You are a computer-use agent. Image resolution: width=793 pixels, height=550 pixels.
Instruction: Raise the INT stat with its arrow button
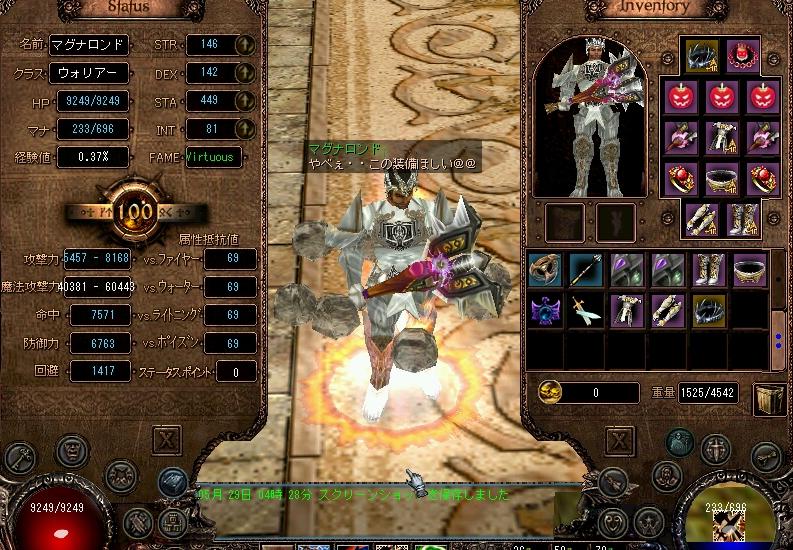pyautogui.click(x=246, y=128)
